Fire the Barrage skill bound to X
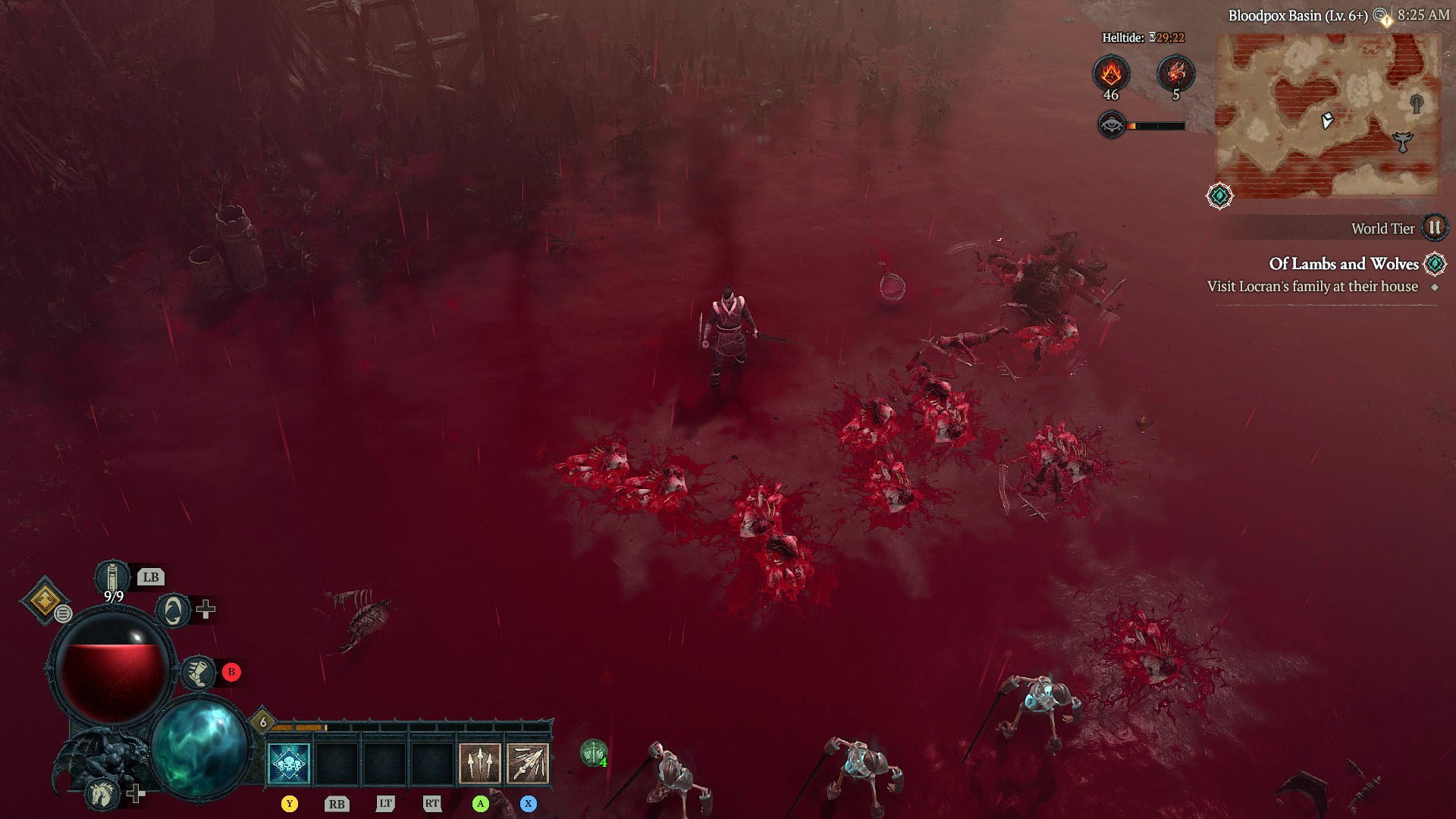This screenshot has height=819, width=1456. click(x=529, y=764)
